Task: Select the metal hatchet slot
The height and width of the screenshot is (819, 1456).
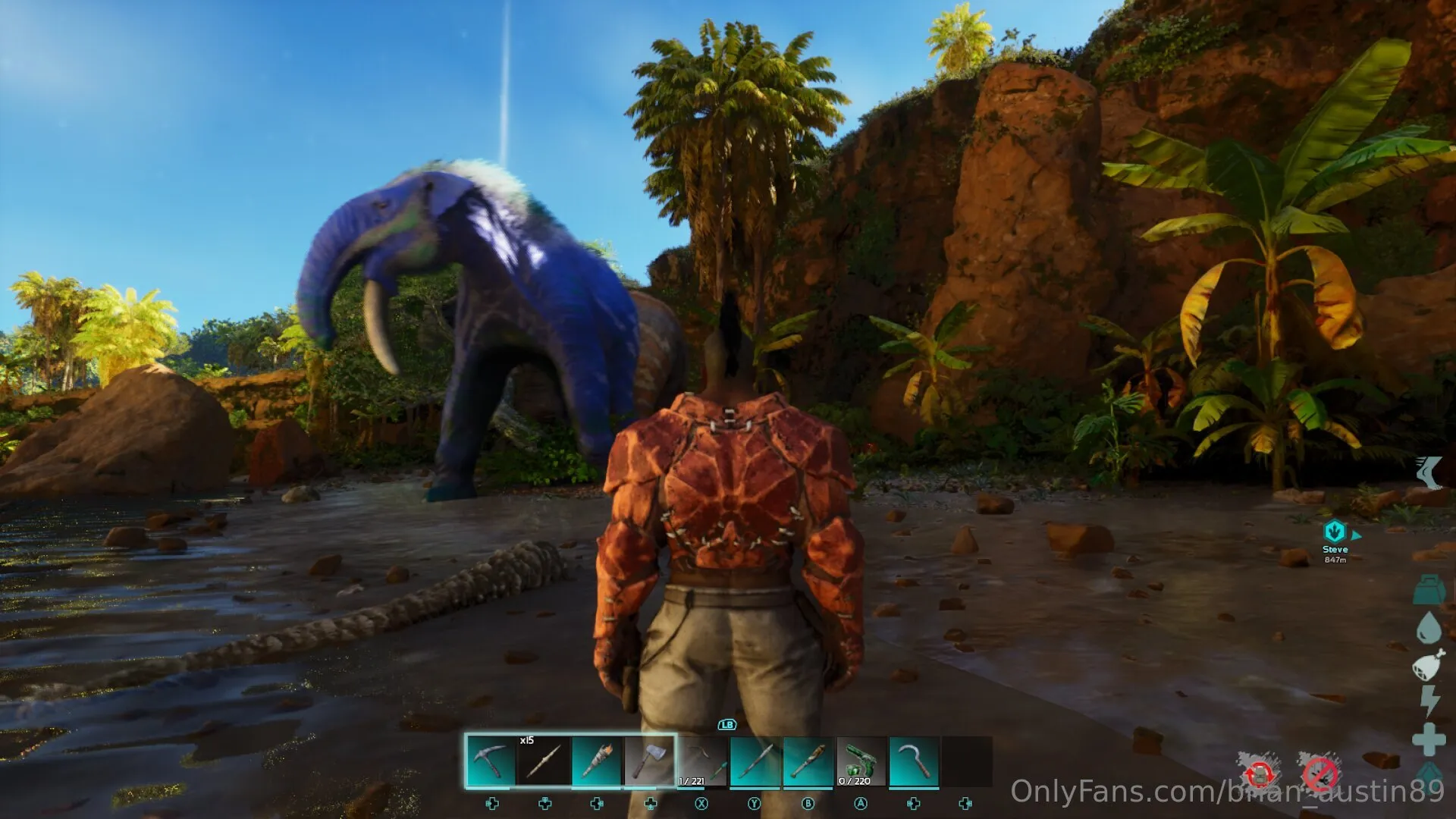Action: tap(650, 761)
